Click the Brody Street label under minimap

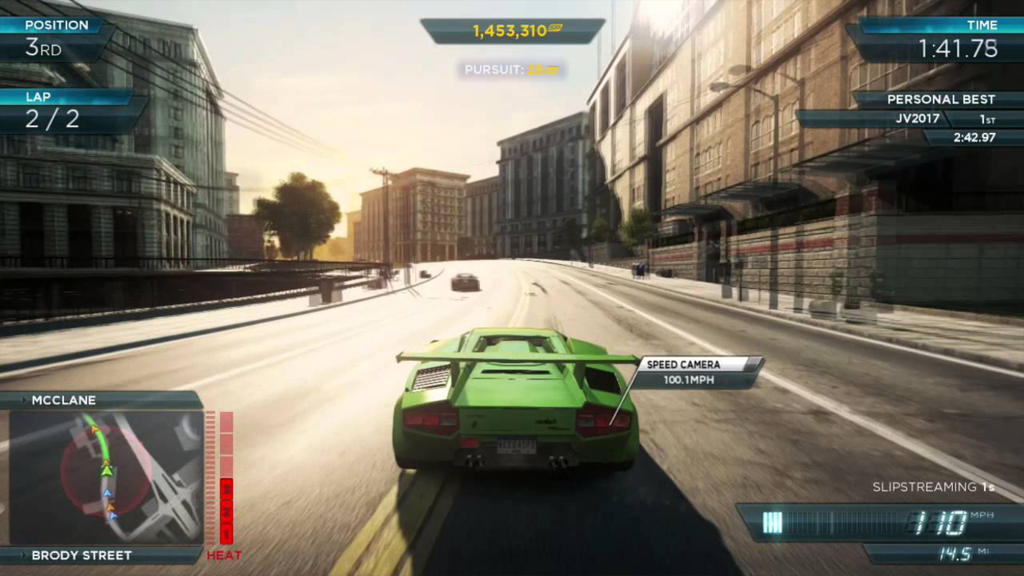point(84,555)
